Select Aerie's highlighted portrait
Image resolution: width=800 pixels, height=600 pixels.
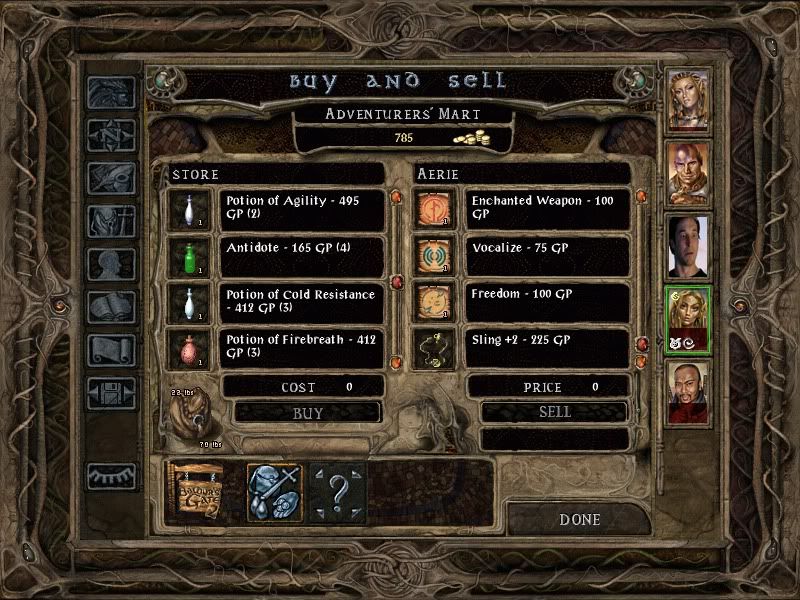point(688,320)
